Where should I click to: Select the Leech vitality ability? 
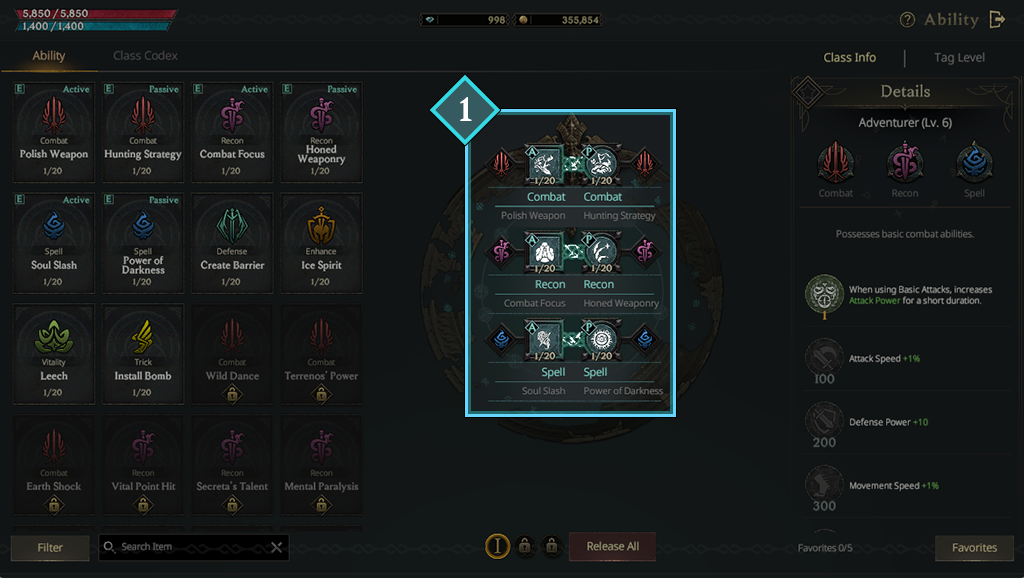pos(54,354)
